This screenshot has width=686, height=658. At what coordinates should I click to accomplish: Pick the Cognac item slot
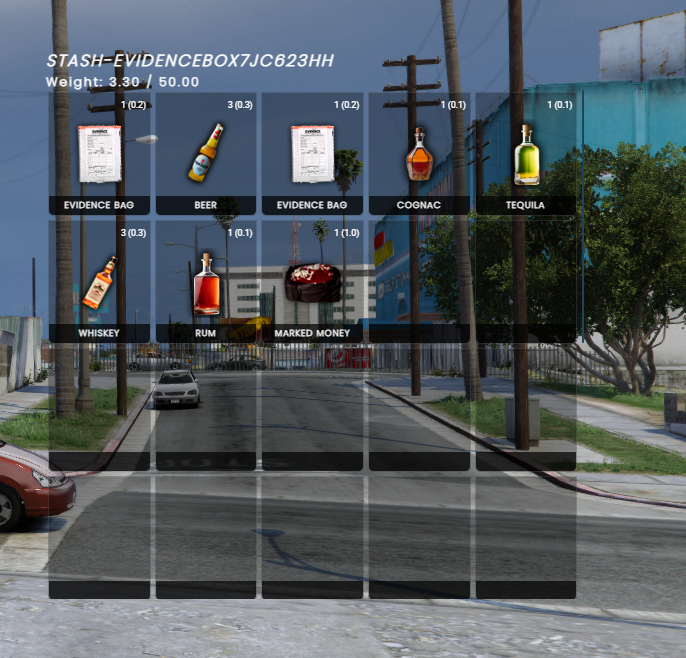pyautogui.click(x=419, y=154)
